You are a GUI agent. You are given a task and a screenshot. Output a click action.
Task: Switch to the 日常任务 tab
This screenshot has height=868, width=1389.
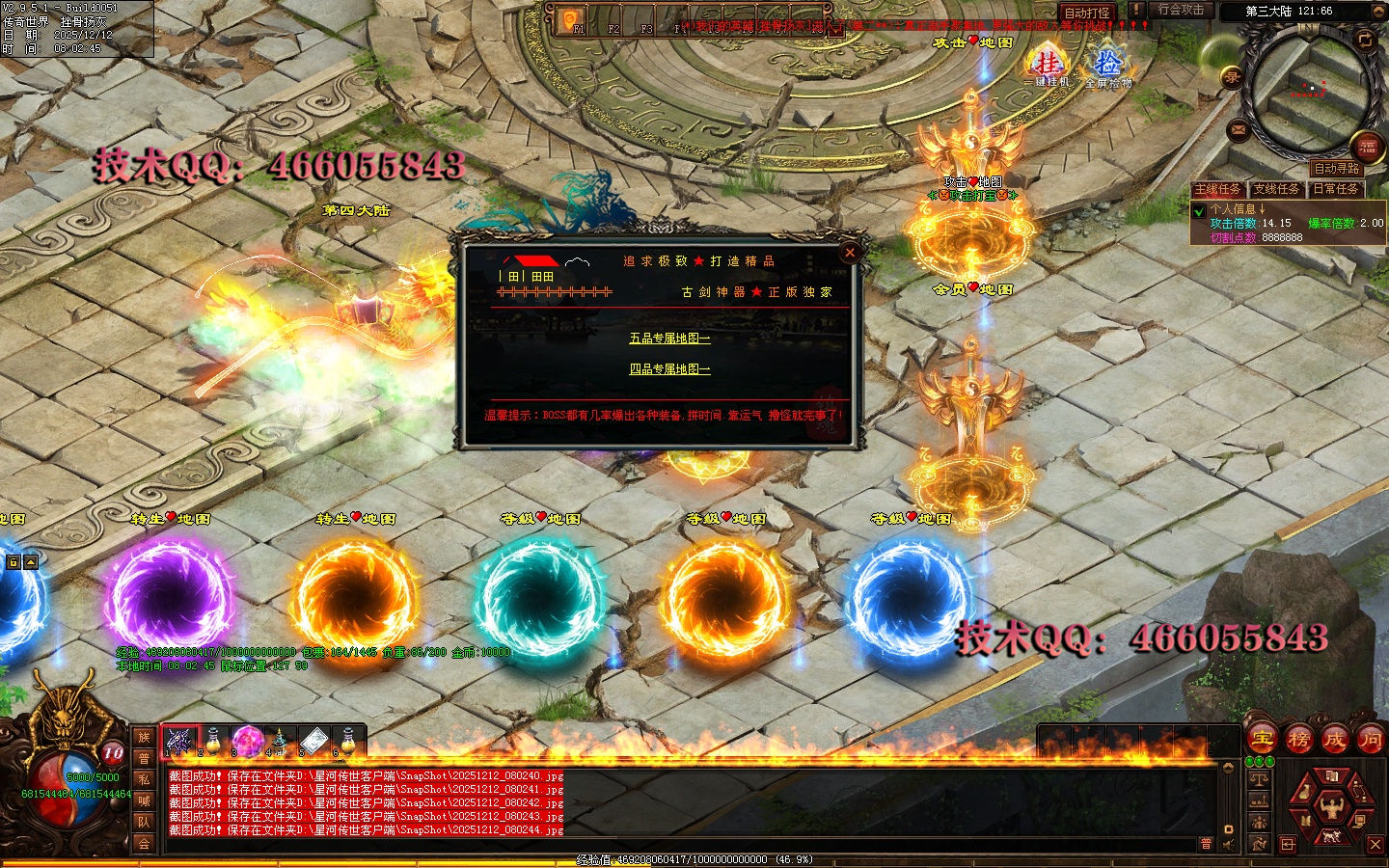[1335, 189]
